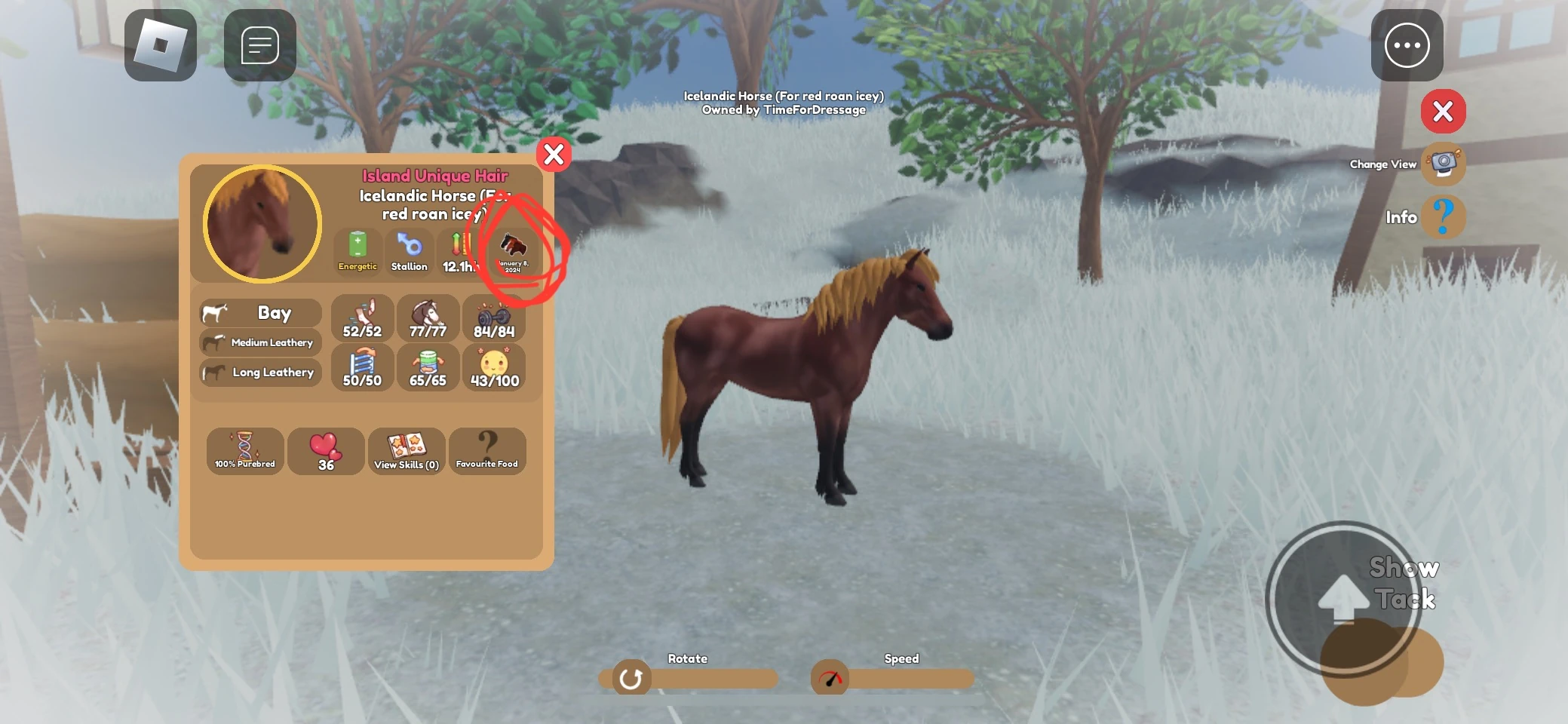Click the Favourite Food question mark button
The image size is (1568, 724).
[487, 451]
